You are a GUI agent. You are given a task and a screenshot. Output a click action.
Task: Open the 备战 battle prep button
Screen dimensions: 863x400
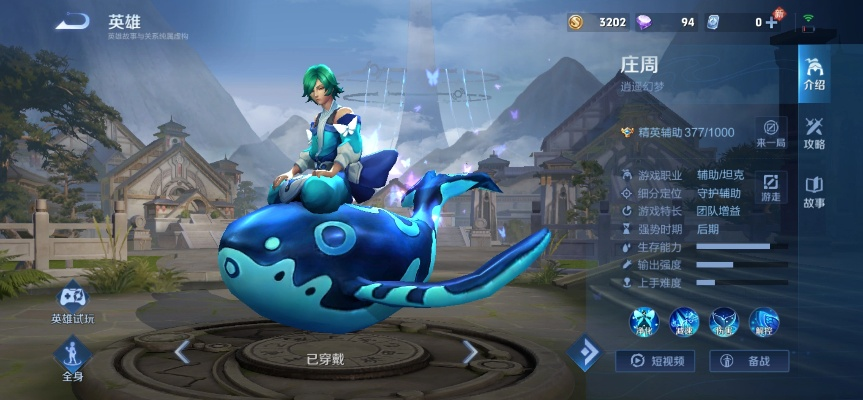749,361
